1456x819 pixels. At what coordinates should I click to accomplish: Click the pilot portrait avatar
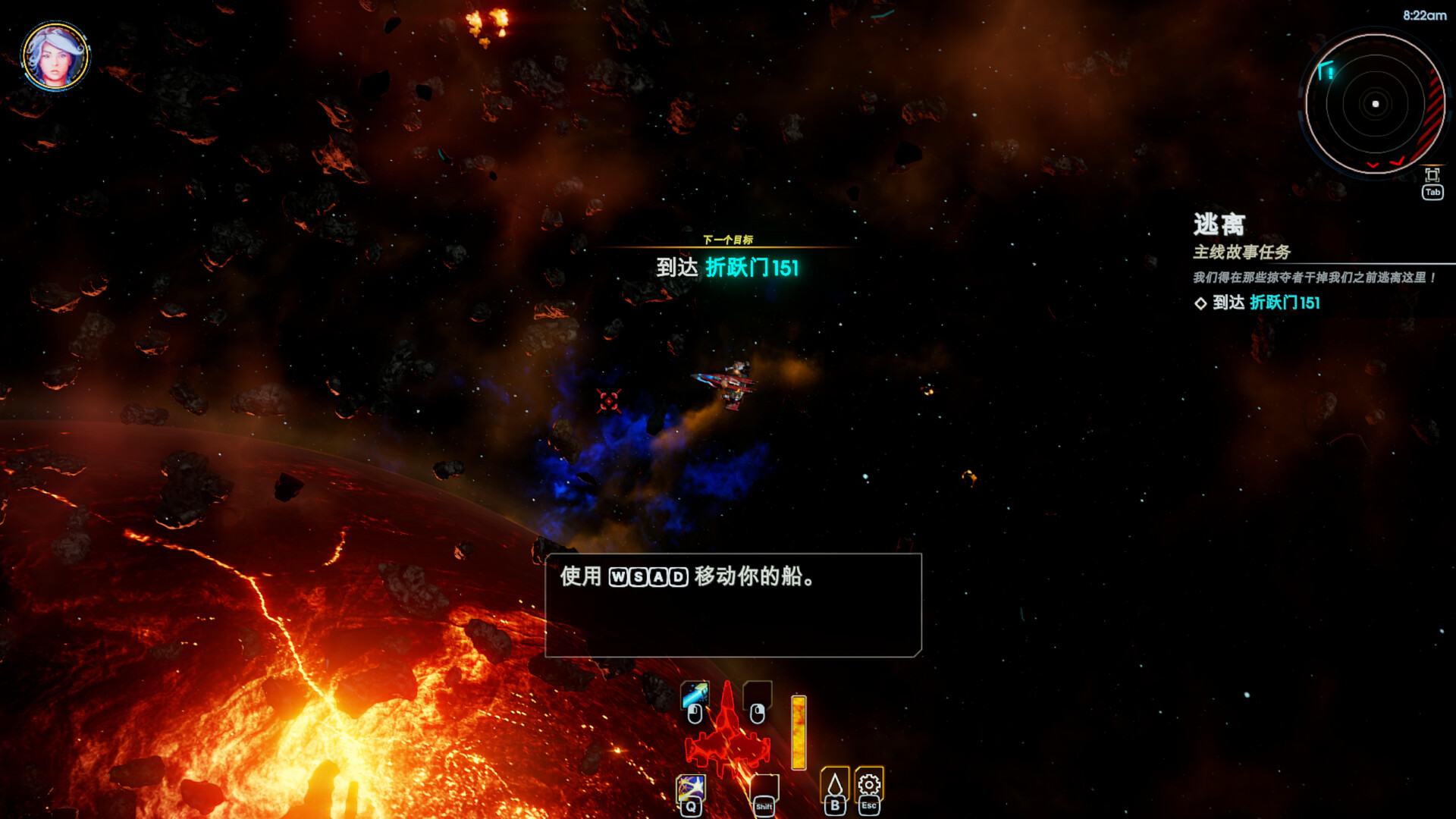pyautogui.click(x=55, y=56)
